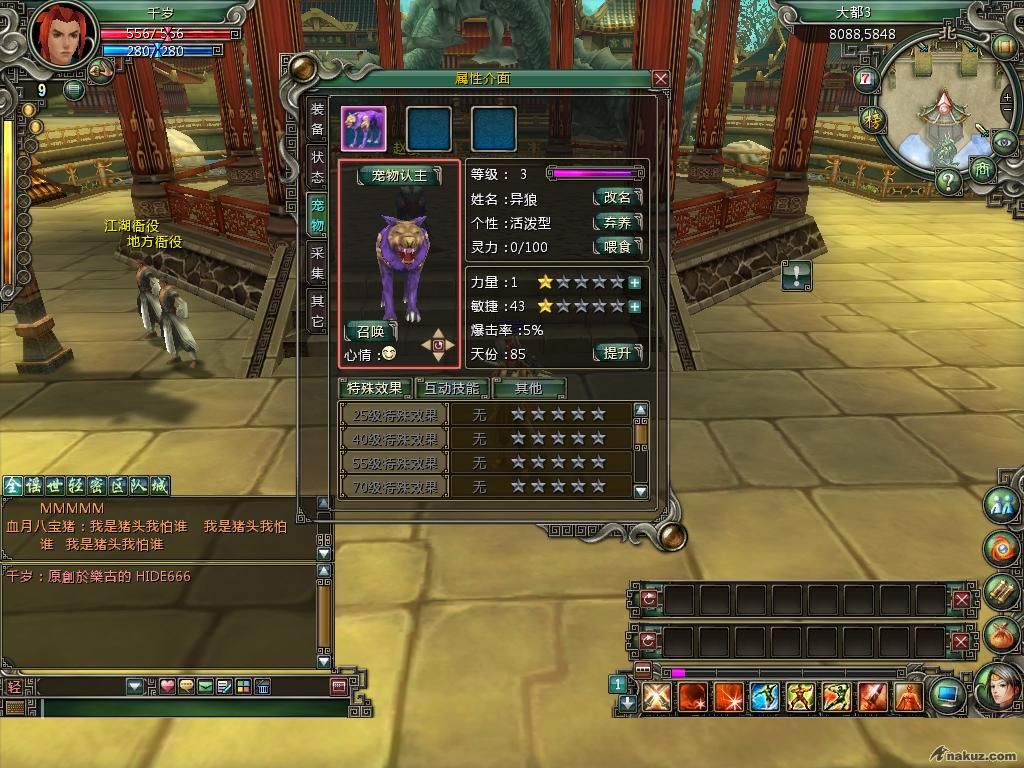
Task: Upgrade talent with the 提升 button
Action: tap(617, 353)
